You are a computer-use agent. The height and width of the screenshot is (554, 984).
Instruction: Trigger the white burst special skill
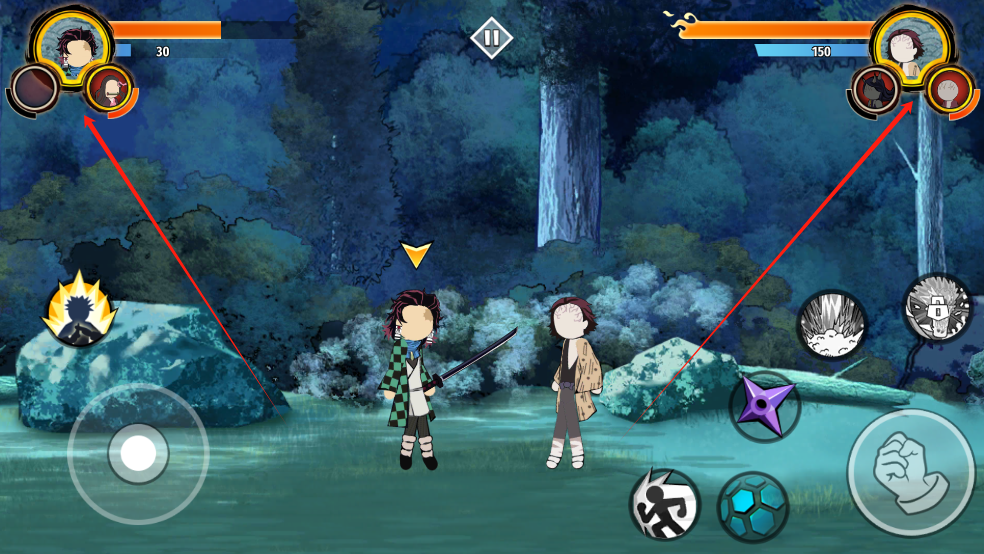(x=831, y=325)
